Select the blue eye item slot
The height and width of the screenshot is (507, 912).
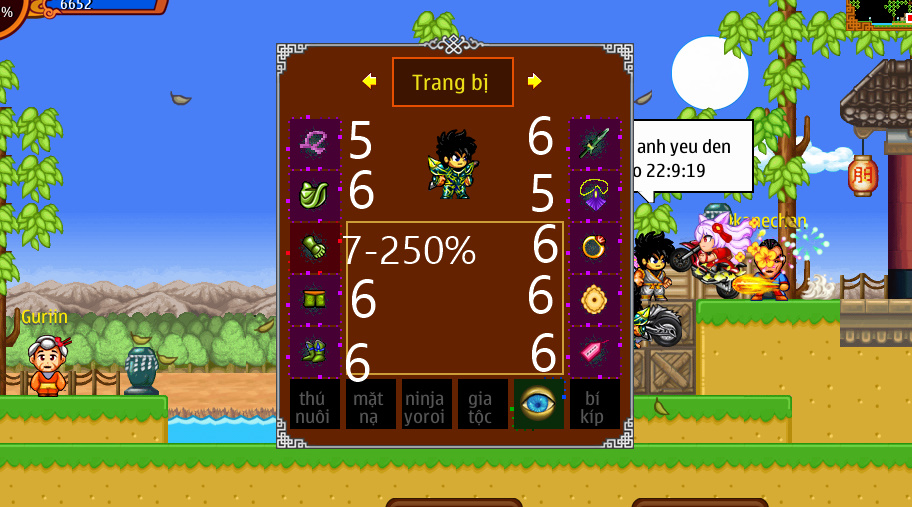(538, 405)
